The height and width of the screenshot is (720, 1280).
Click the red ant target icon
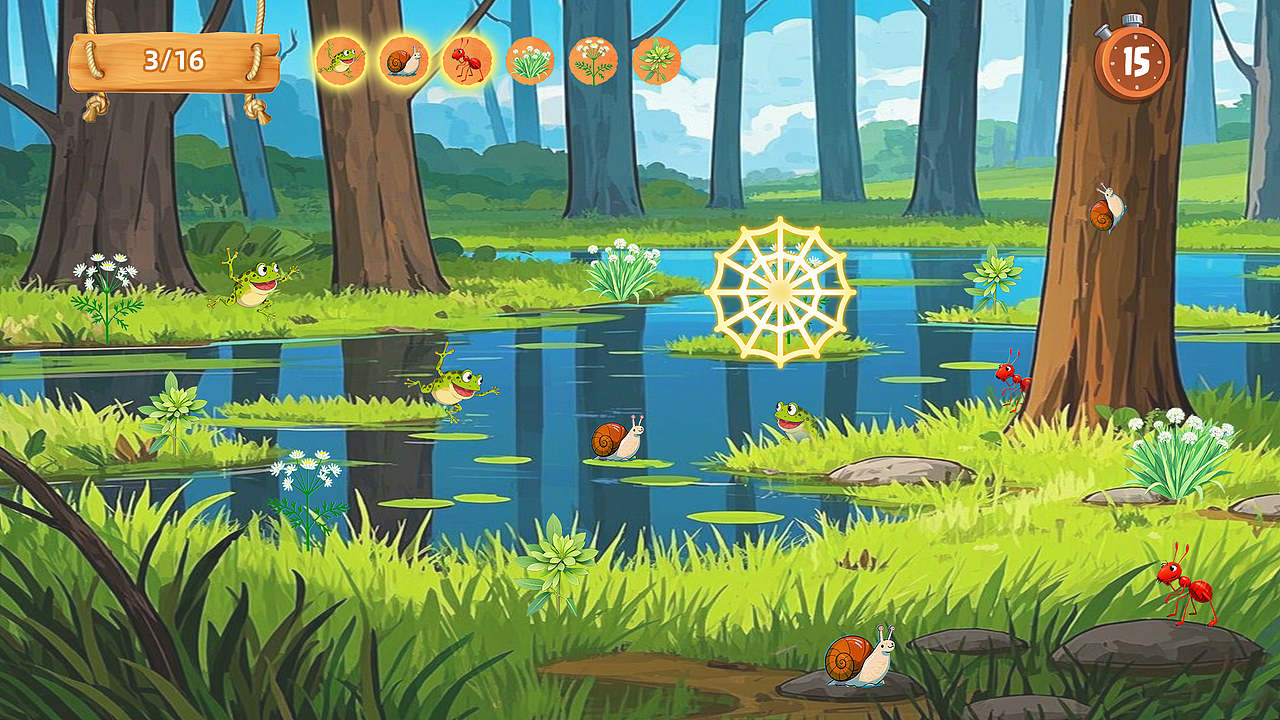[467, 61]
